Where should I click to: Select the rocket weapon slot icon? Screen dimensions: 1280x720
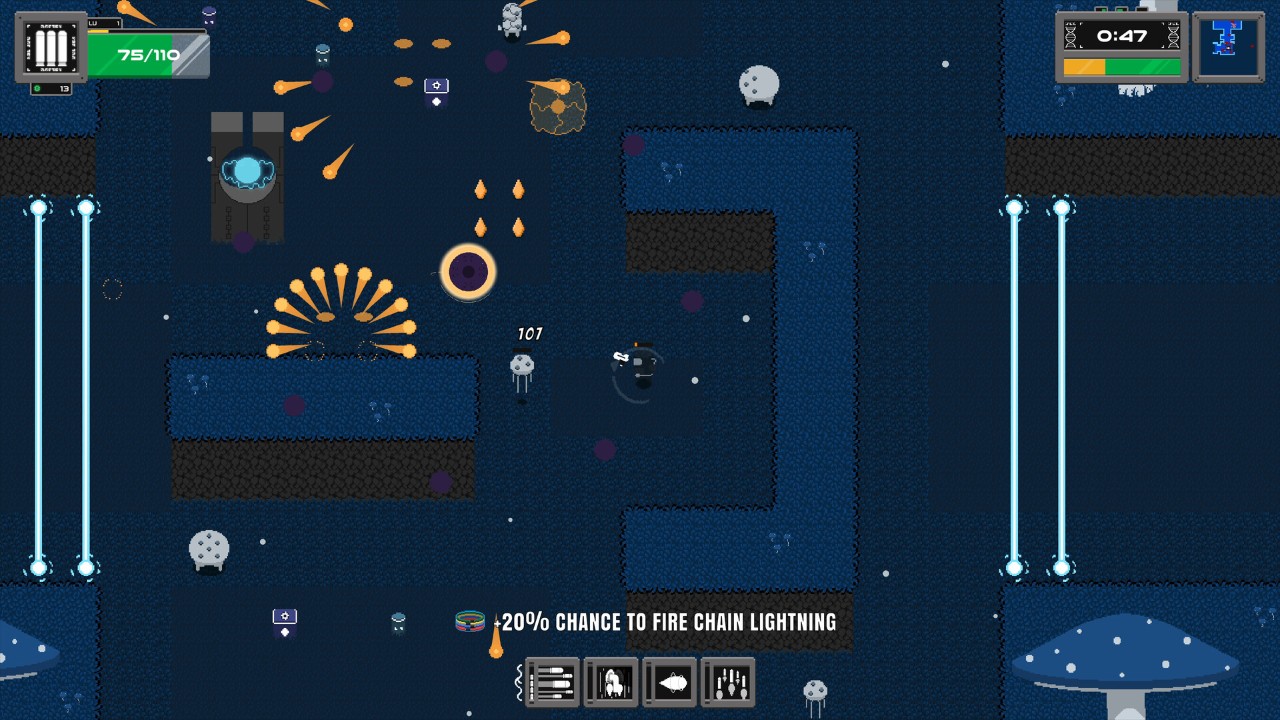click(x=610, y=682)
